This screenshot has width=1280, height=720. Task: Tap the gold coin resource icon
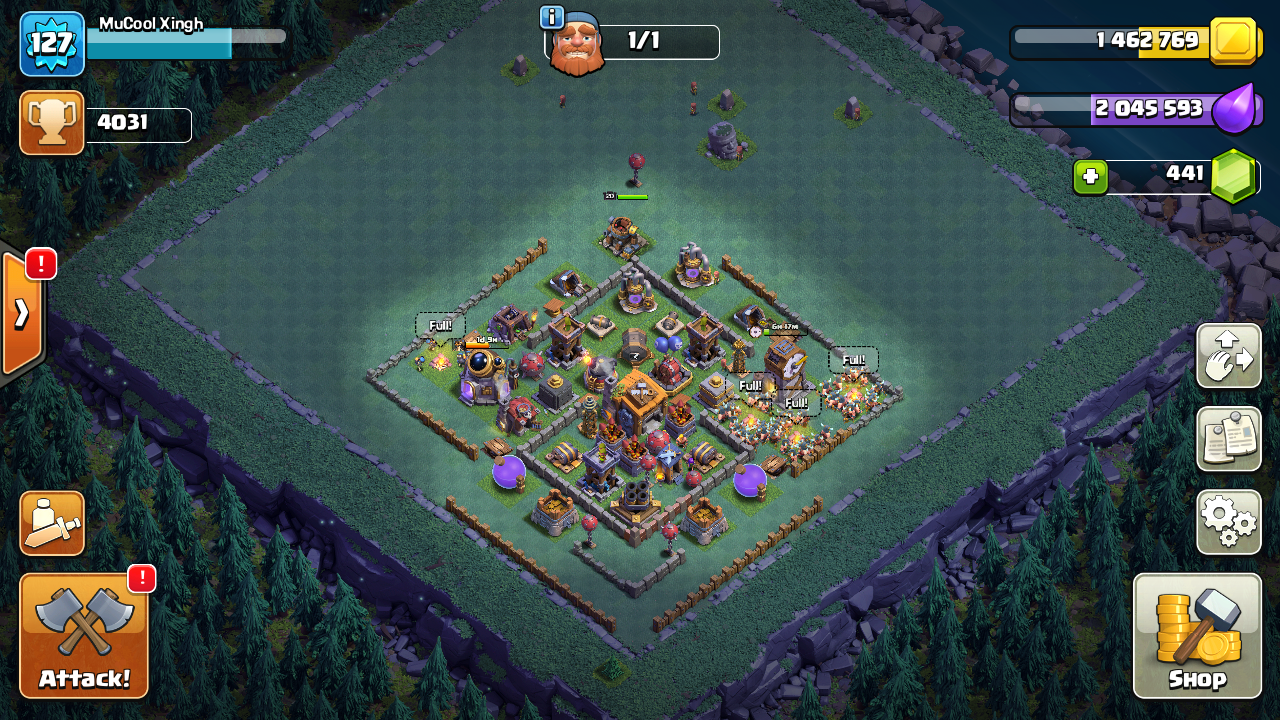[1232, 41]
